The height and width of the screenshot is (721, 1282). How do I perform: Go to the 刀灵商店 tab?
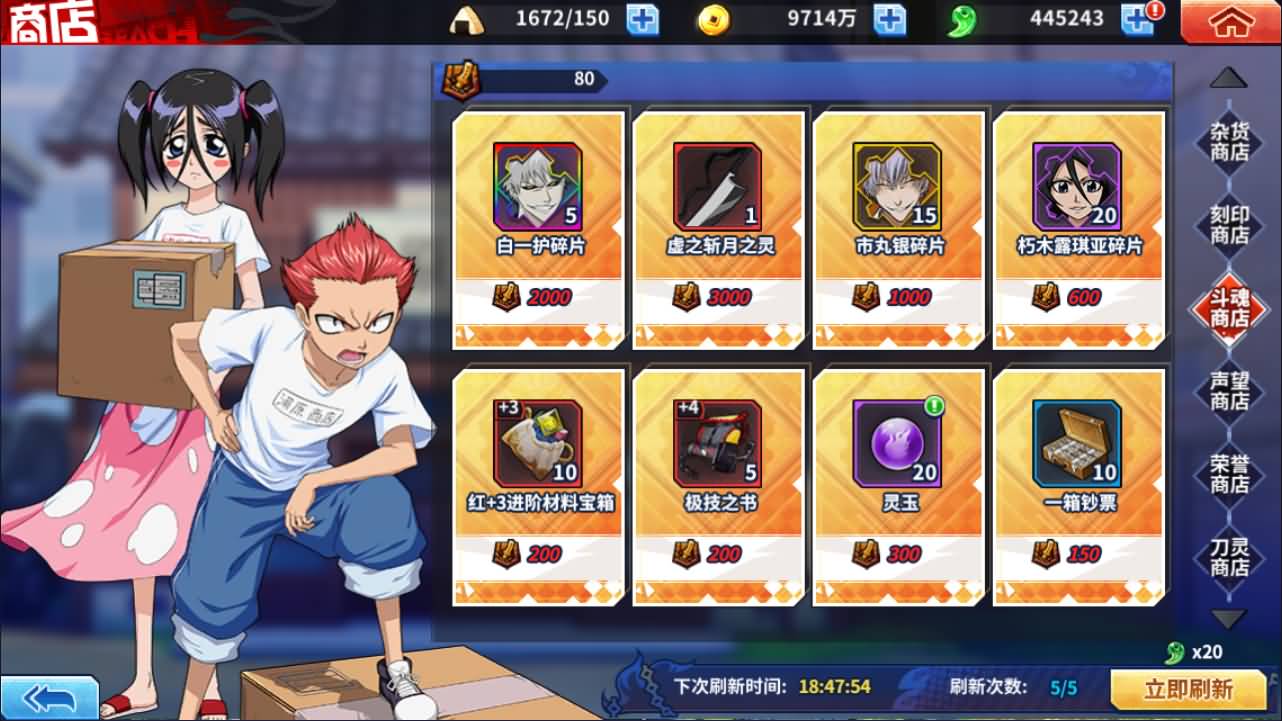1229,557
